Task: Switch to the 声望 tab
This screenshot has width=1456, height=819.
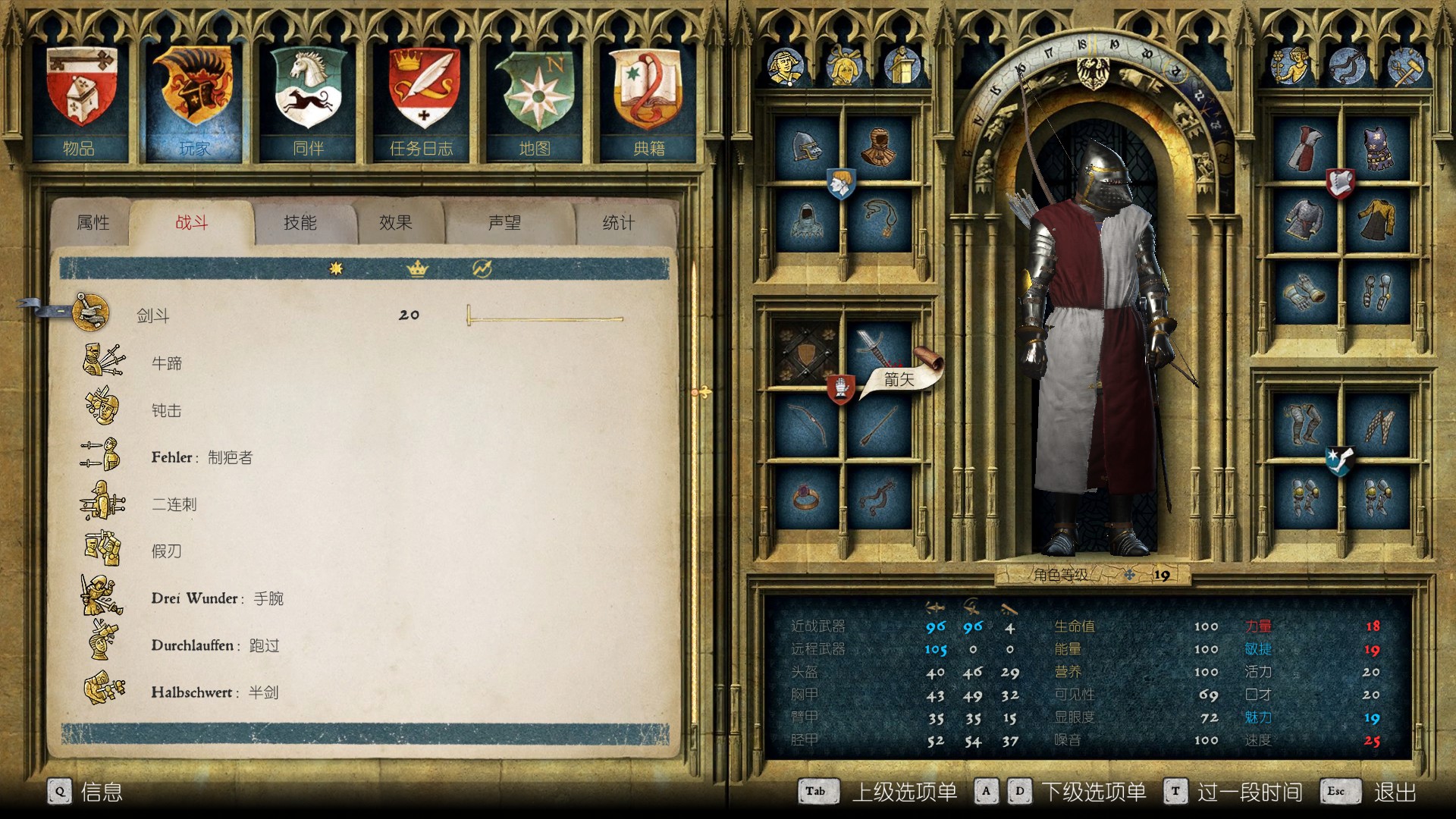Action: coord(504,223)
